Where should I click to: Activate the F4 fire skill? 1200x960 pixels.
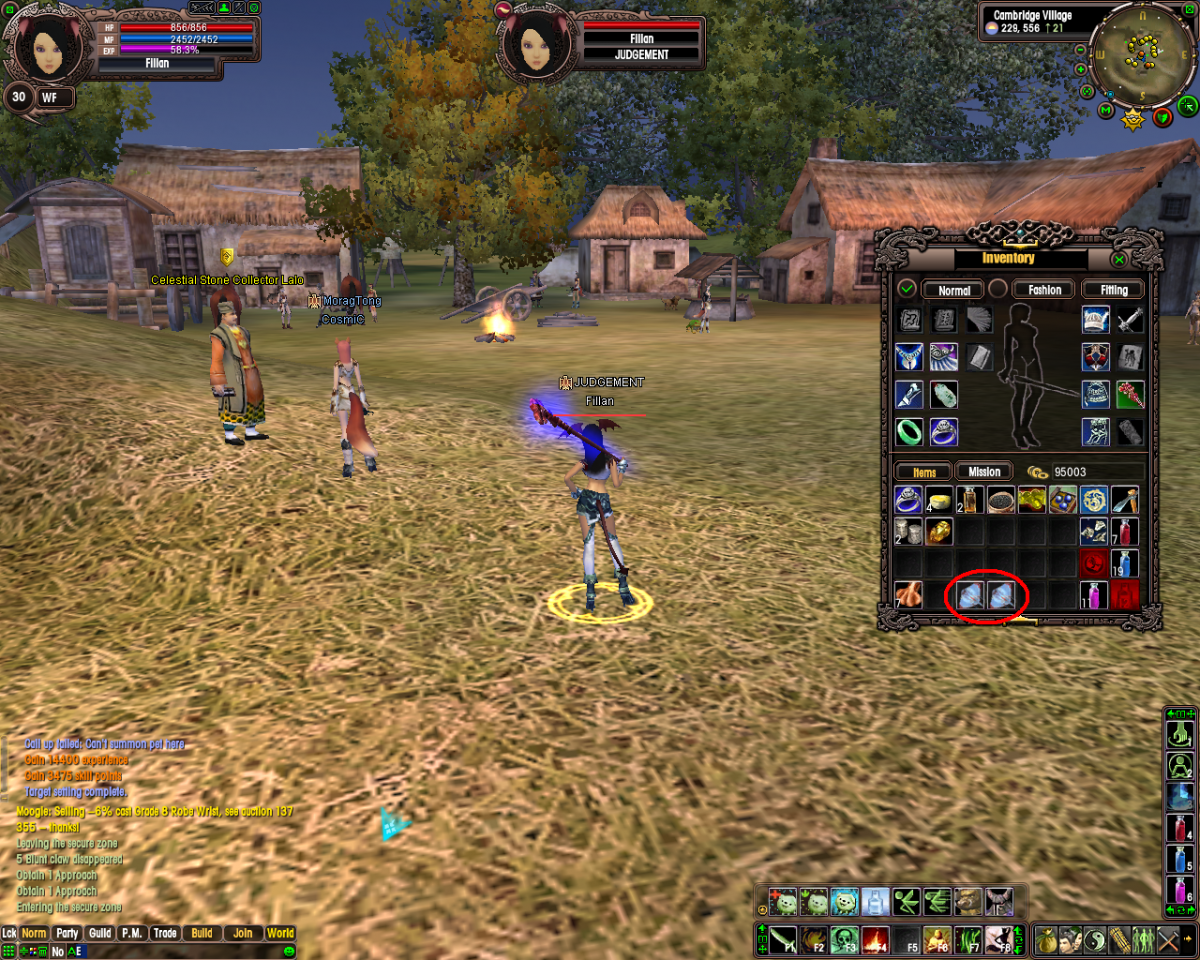875,940
